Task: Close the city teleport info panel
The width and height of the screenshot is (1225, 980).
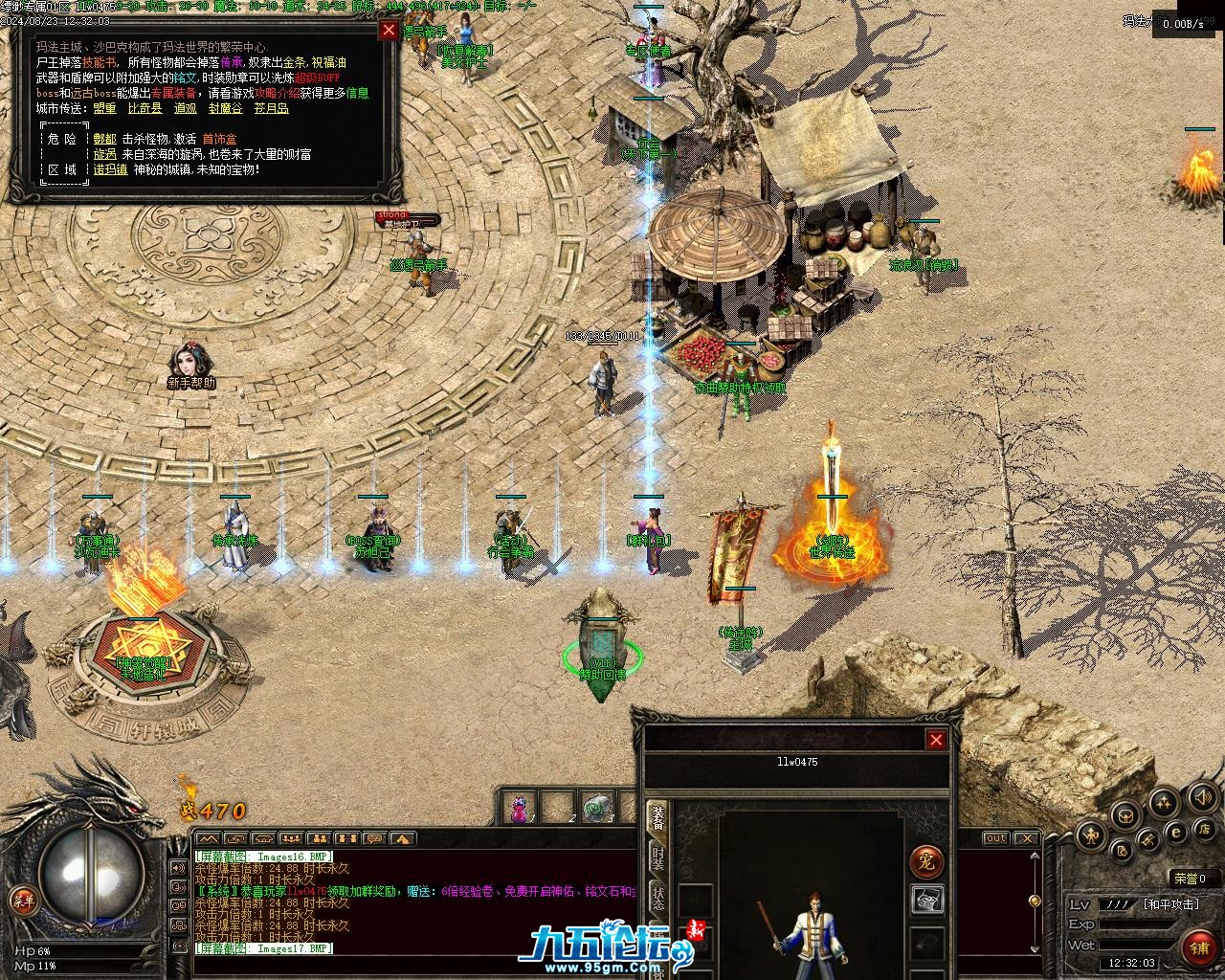Action: tap(389, 30)
